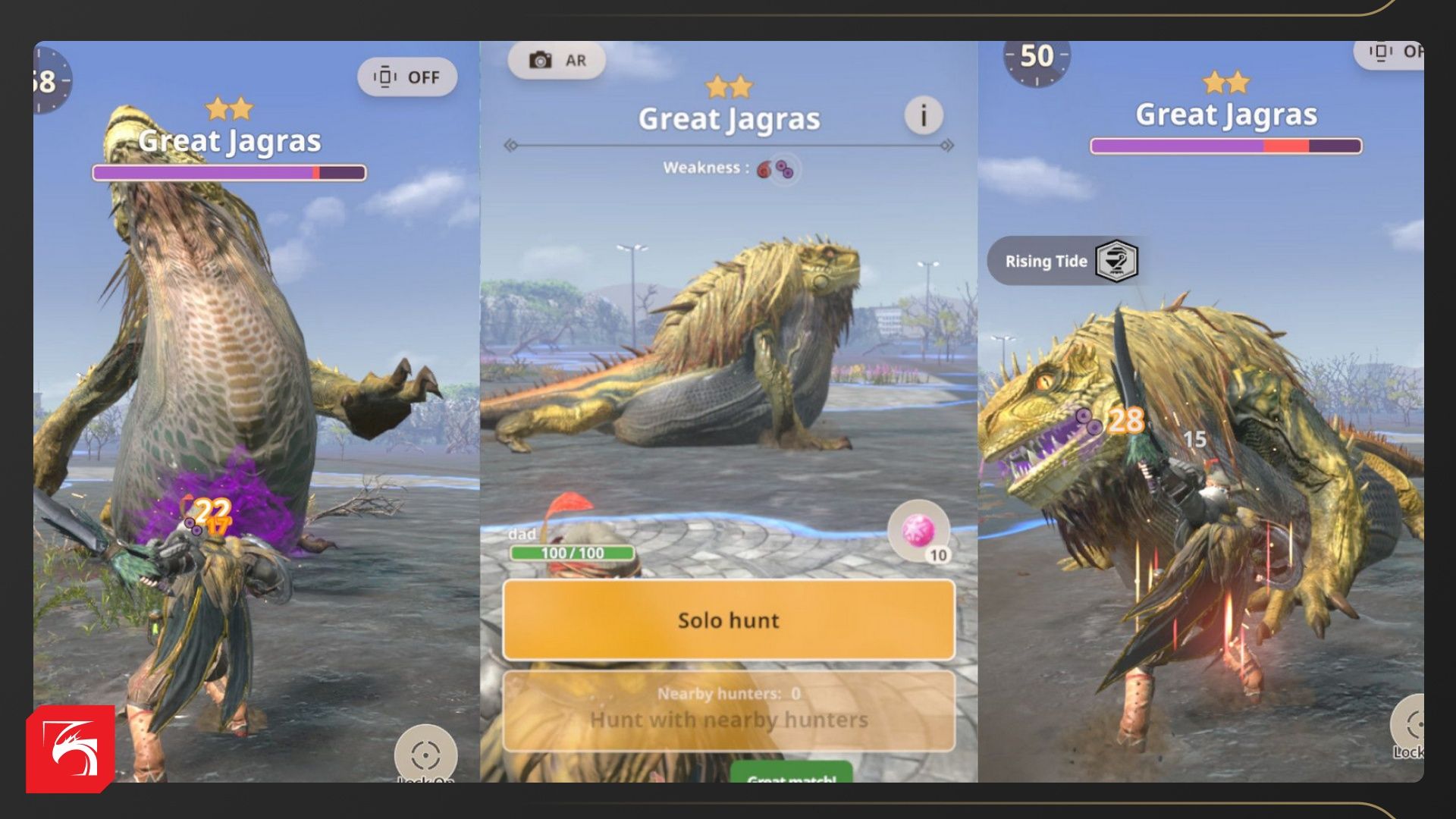Choose Hunt with nearby hunters
This screenshot has height=819, width=1456.
[x=728, y=711]
